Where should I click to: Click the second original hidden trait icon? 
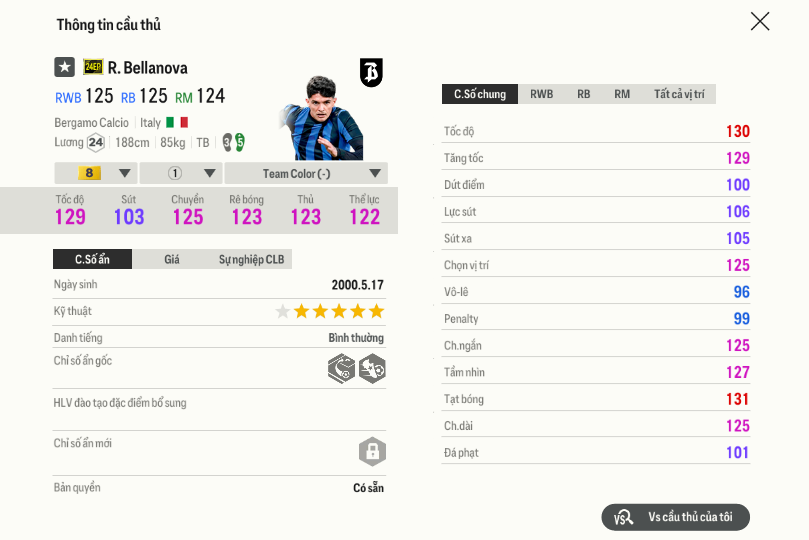(x=372, y=368)
